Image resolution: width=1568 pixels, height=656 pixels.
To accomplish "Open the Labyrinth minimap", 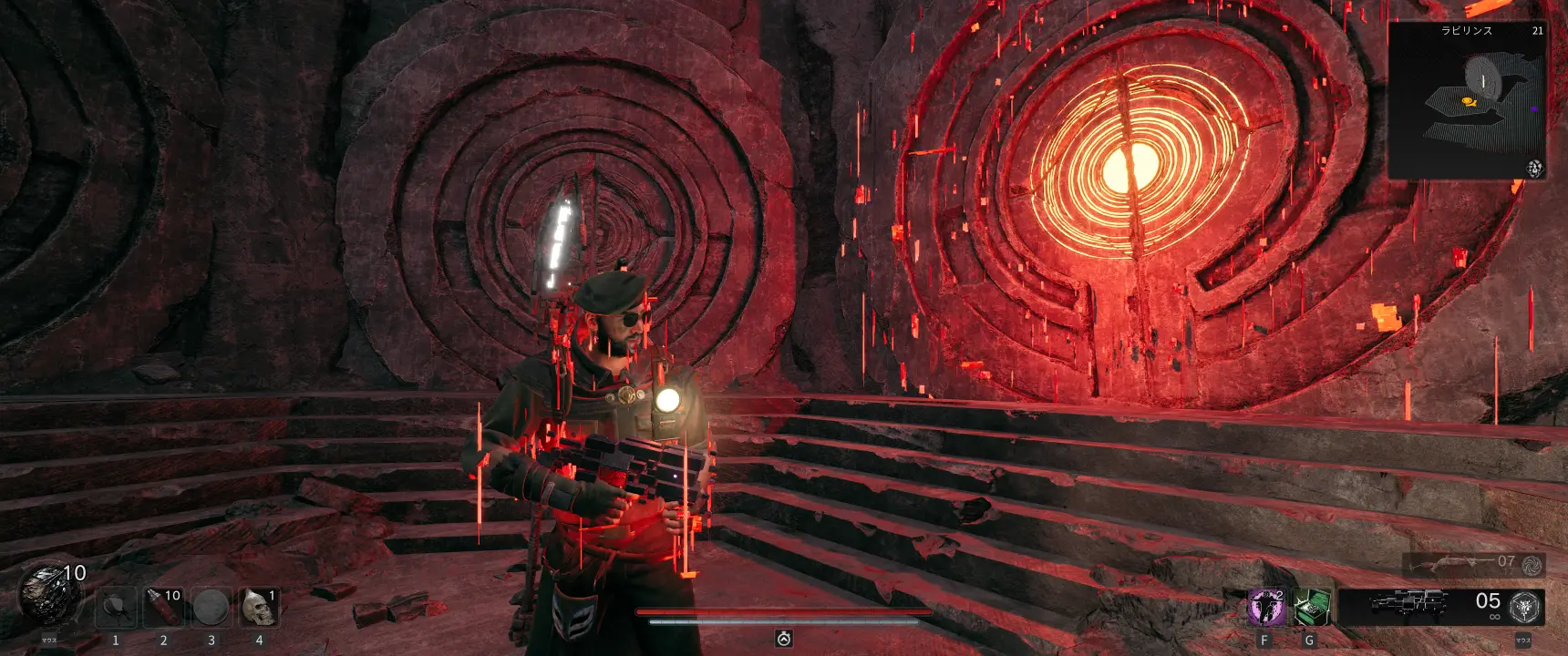I will tap(1466, 100).
